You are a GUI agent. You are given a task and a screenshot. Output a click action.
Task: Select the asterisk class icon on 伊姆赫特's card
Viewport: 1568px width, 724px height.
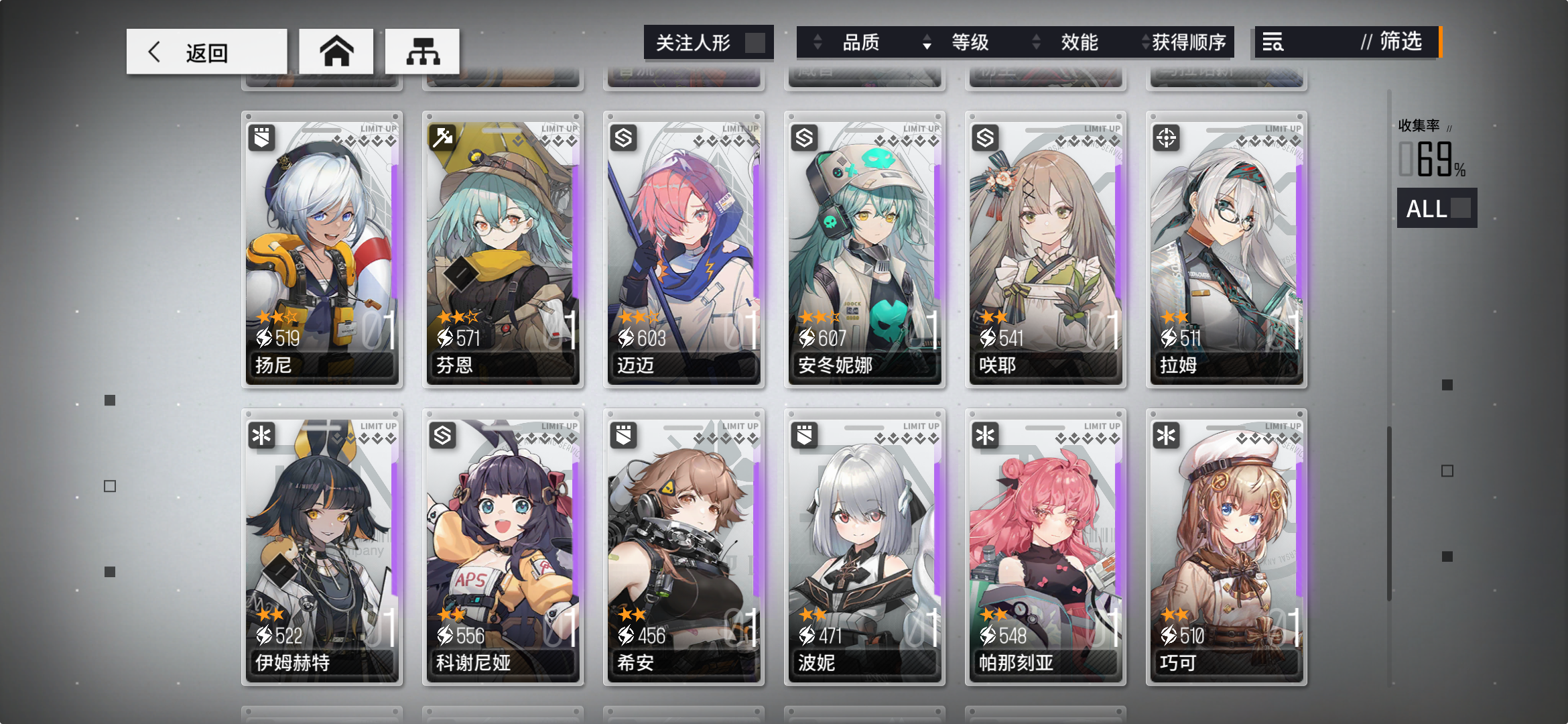pos(263,436)
